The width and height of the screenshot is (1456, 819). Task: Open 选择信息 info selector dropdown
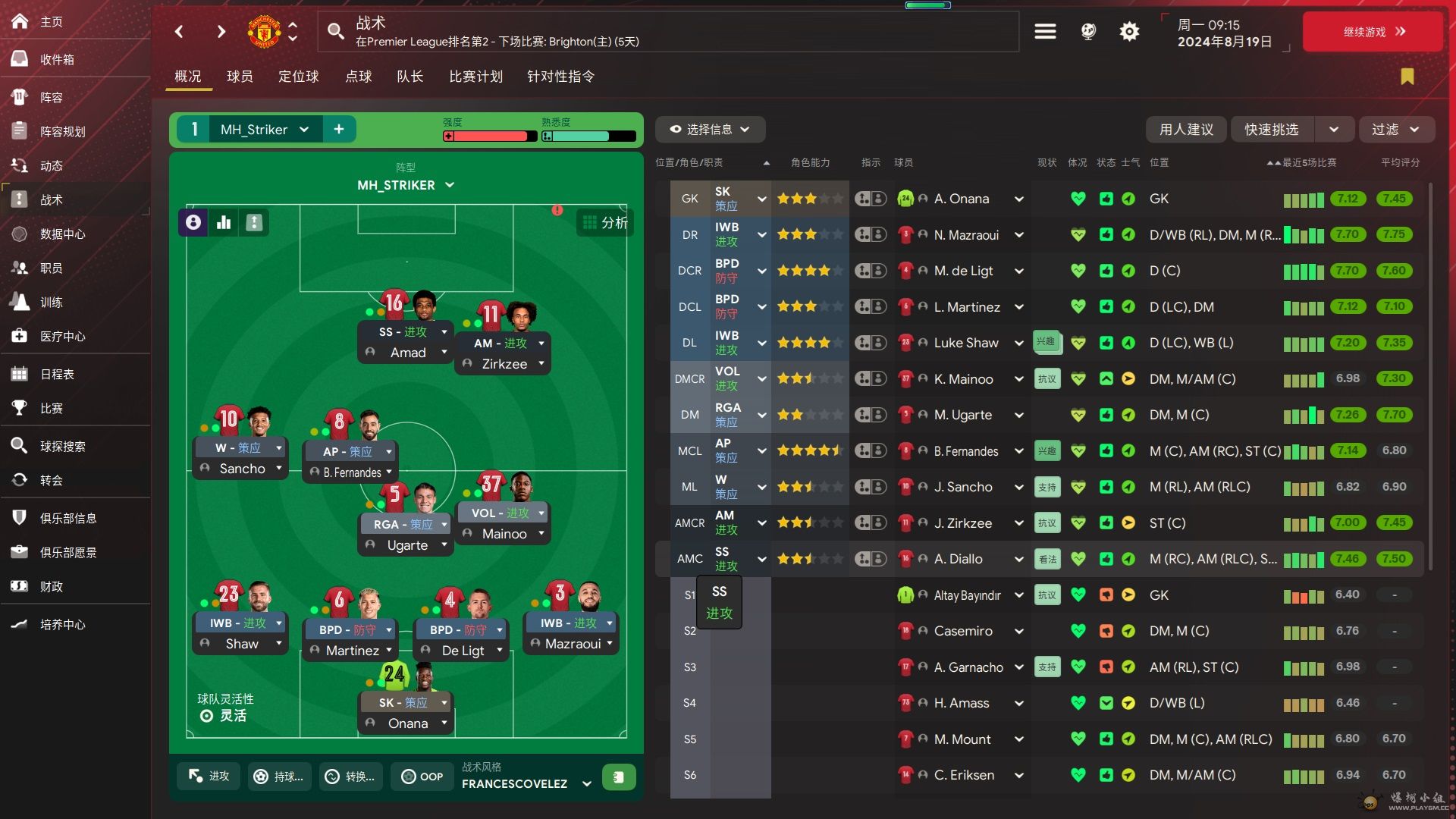point(710,130)
